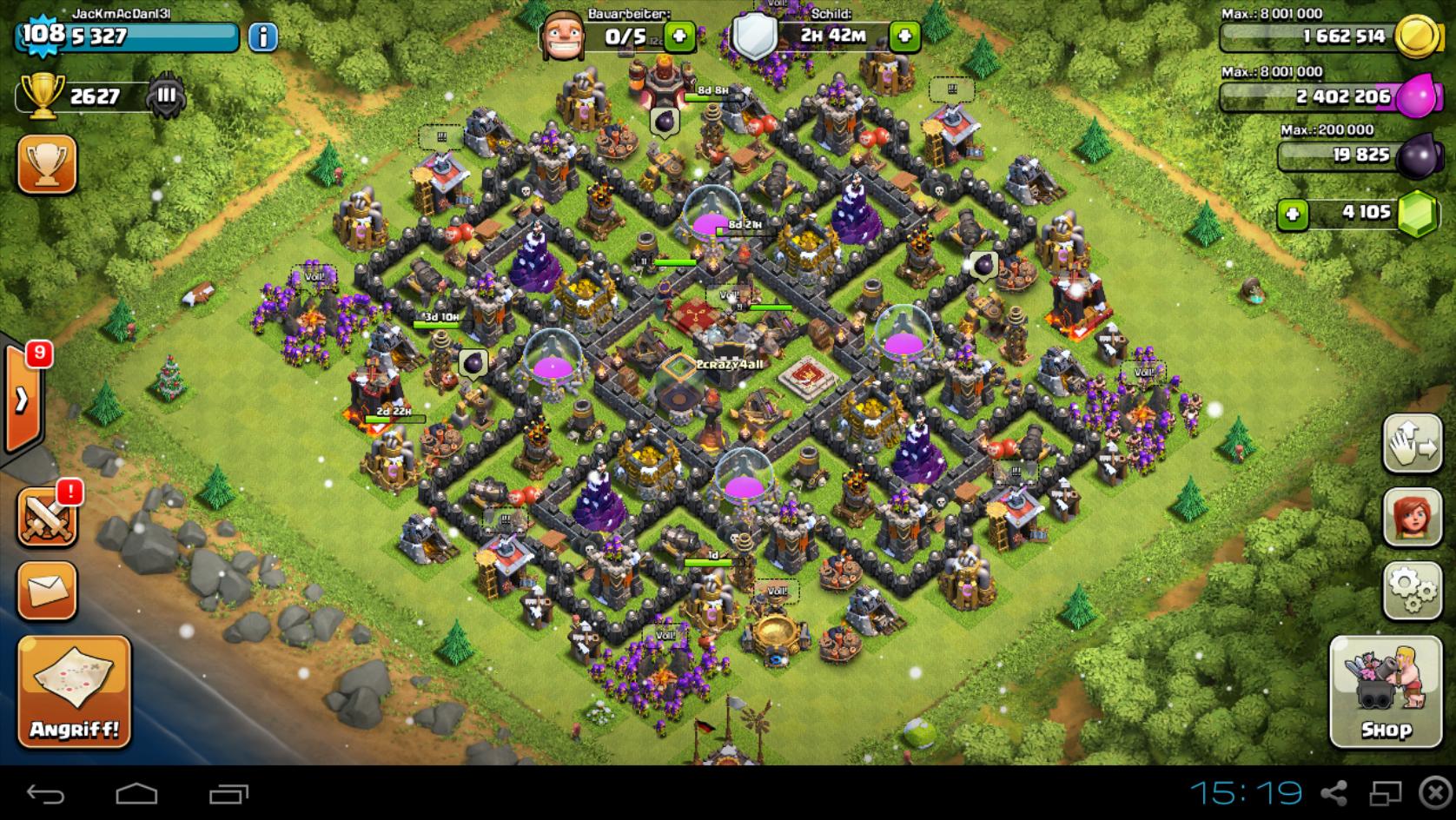
Task: Buy shield time with the green plus
Action: (x=904, y=36)
